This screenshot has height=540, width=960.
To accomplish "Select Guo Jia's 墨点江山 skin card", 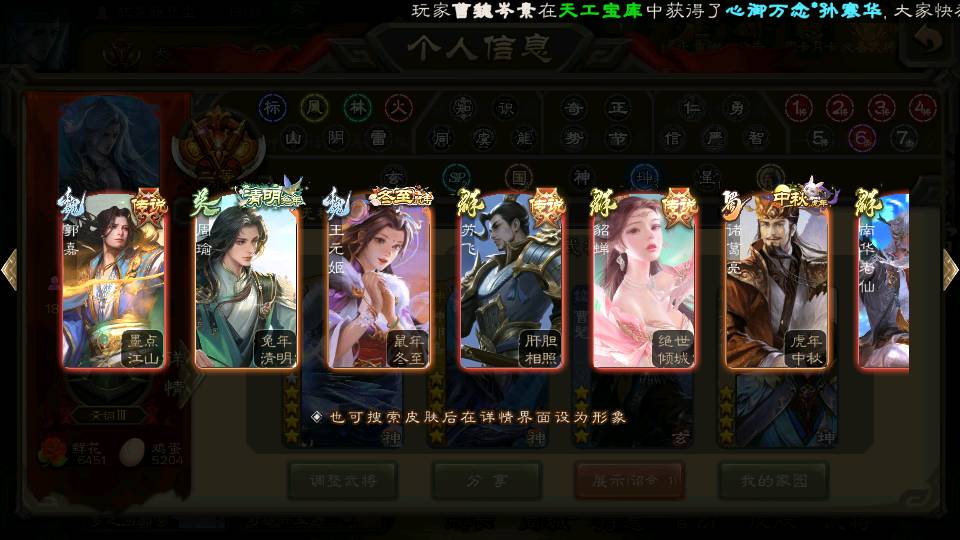I will point(113,282).
